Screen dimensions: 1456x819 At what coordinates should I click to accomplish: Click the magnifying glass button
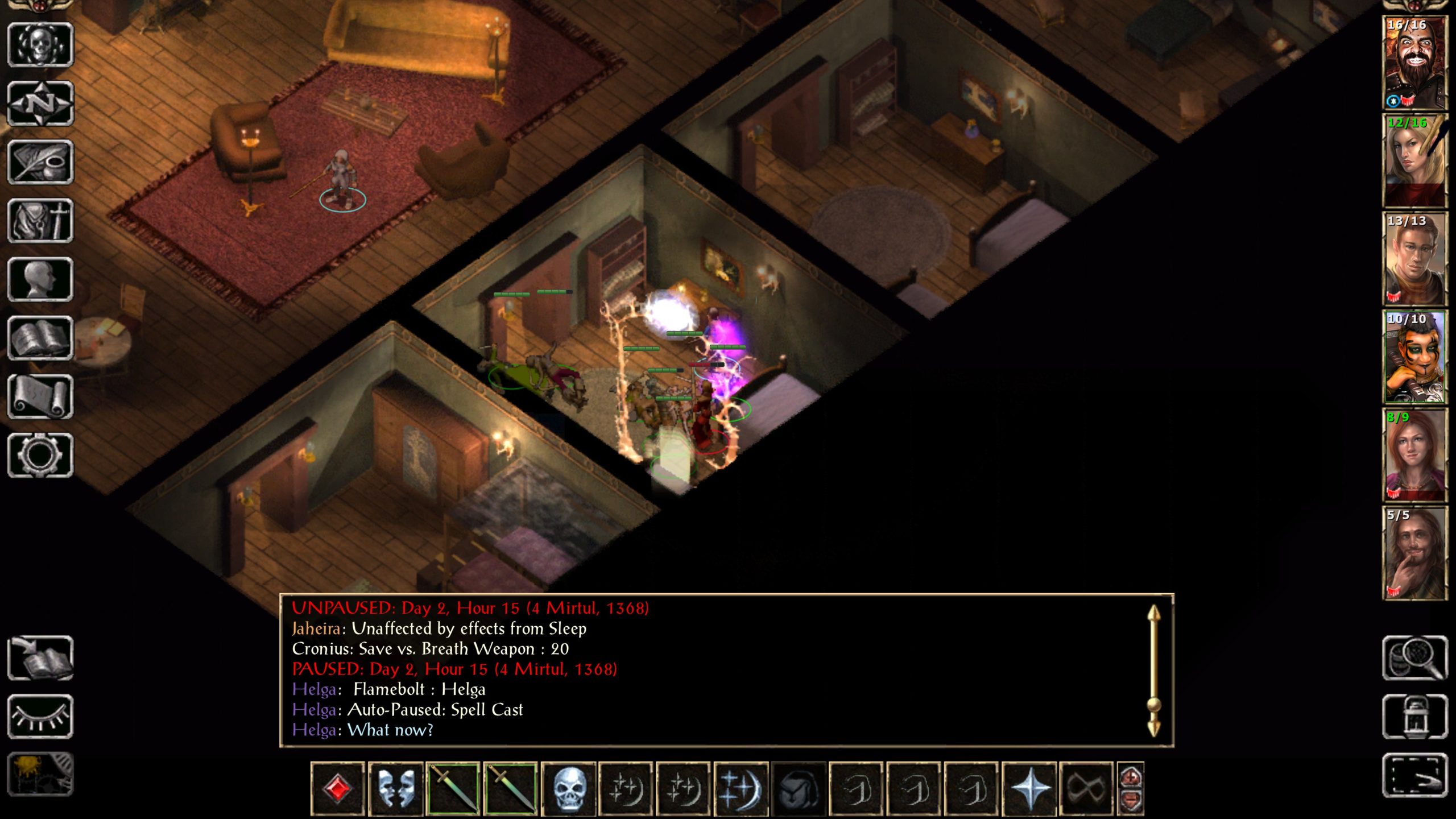1414,658
